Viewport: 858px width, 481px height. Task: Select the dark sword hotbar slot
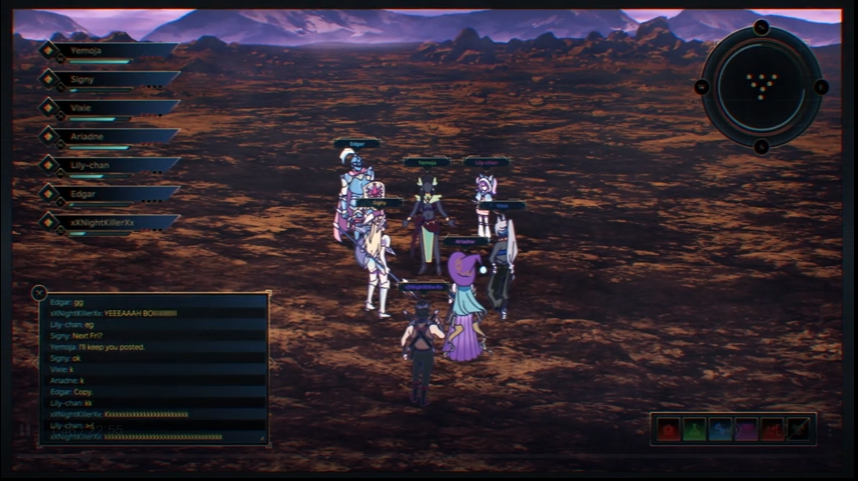coord(799,429)
